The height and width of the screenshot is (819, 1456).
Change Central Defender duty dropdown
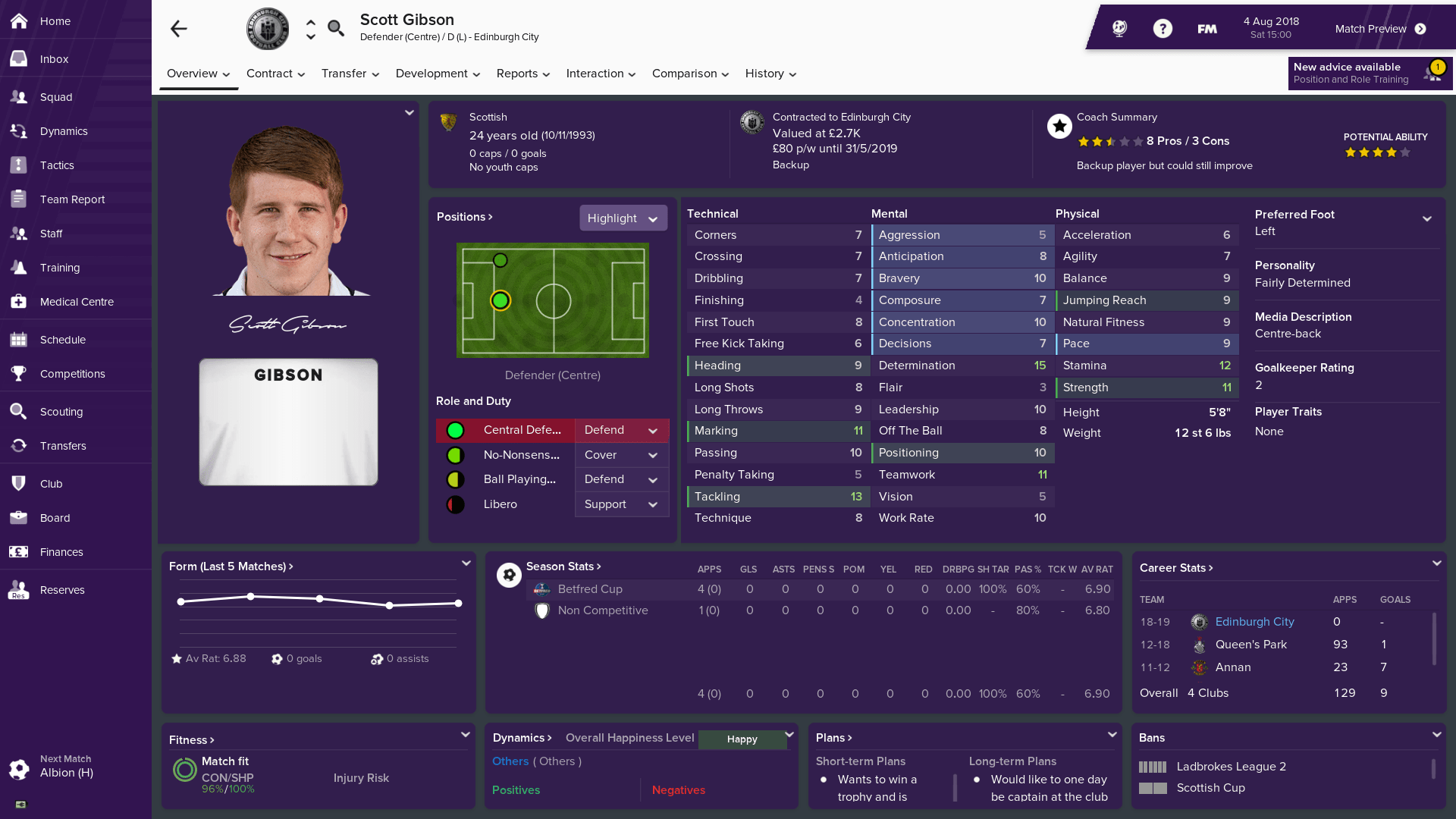coord(621,431)
